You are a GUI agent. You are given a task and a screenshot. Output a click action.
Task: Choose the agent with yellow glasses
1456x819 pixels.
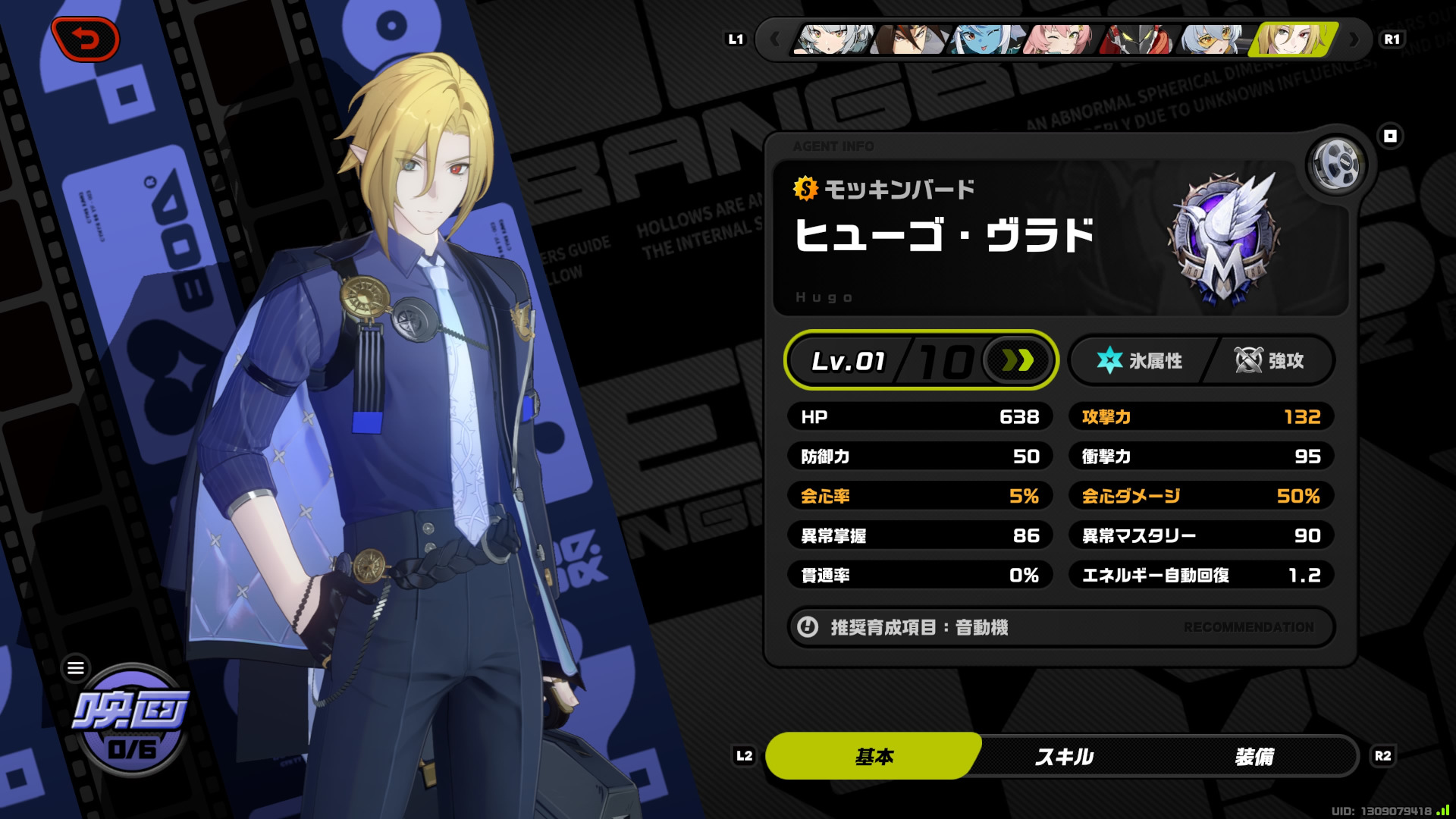pos(1213,39)
